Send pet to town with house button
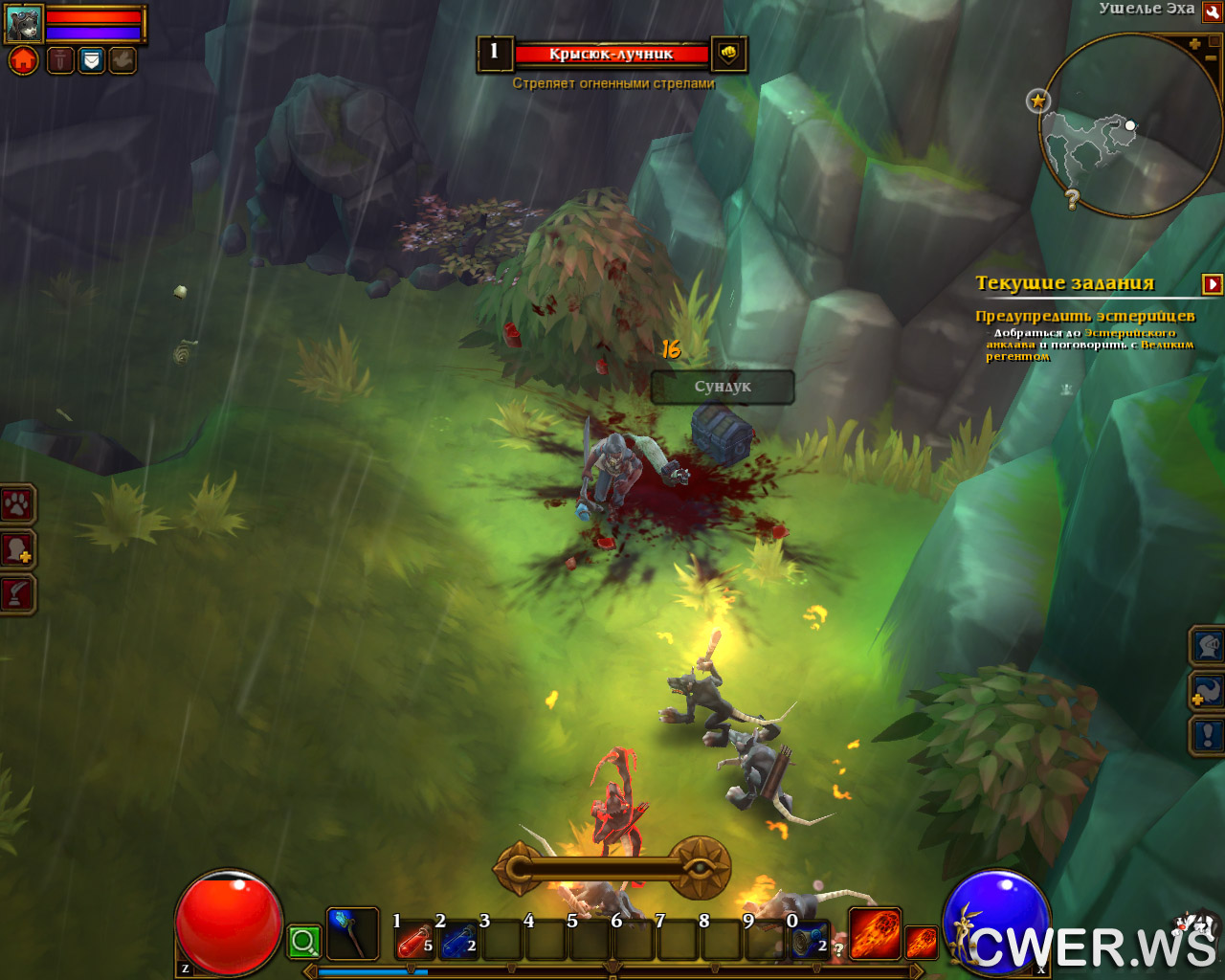 [x=24, y=61]
